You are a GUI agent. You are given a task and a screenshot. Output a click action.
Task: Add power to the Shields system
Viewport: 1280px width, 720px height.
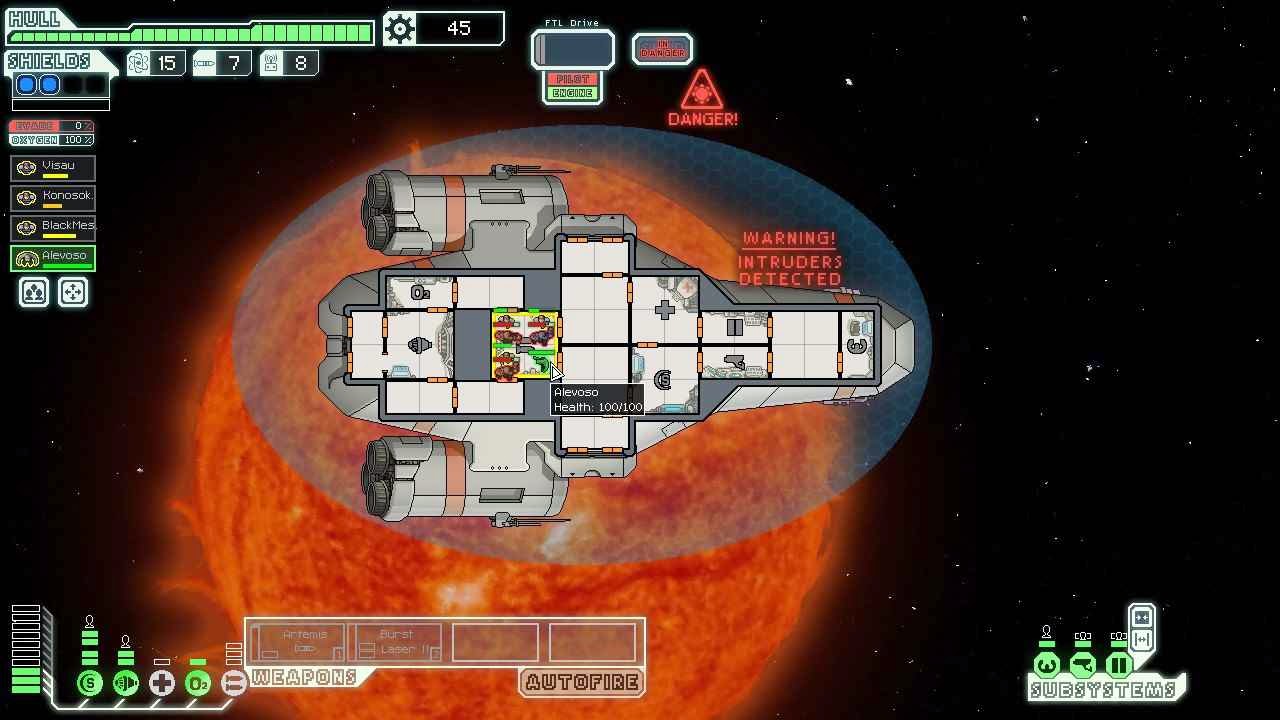(90, 683)
